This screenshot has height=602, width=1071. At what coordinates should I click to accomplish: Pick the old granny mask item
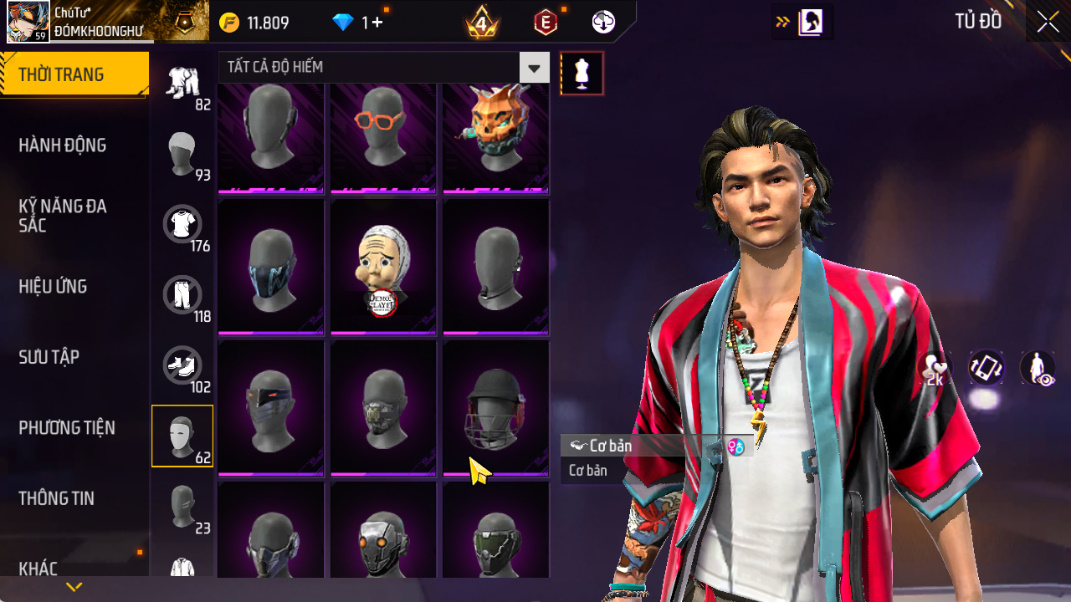coord(384,267)
